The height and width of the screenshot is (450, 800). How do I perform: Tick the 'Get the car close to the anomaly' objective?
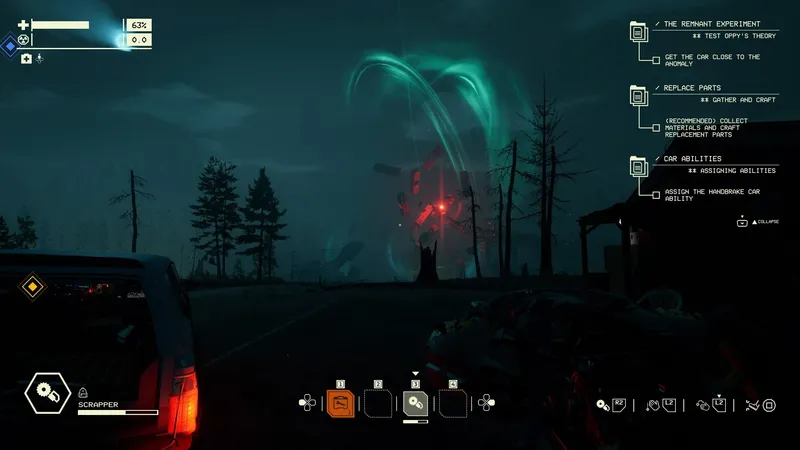[656, 60]
